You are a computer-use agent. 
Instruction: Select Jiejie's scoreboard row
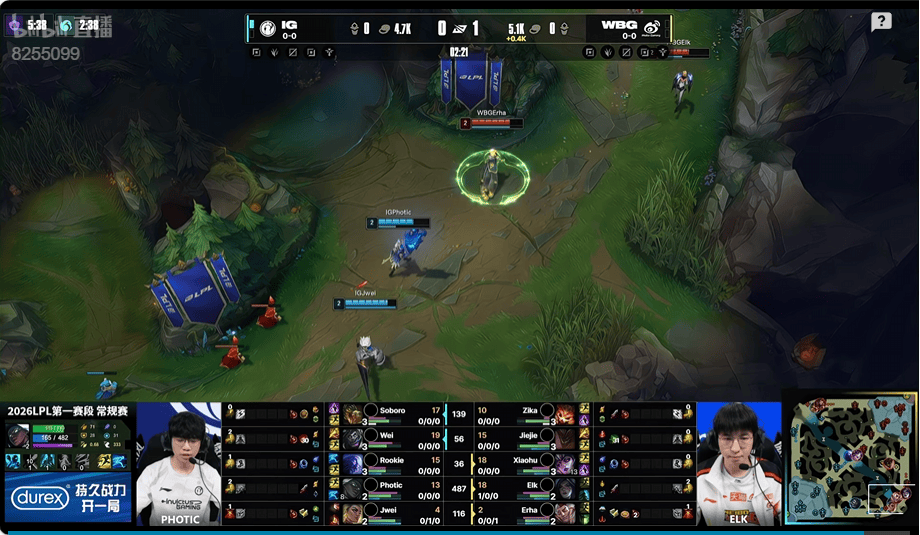click(528, 438)
